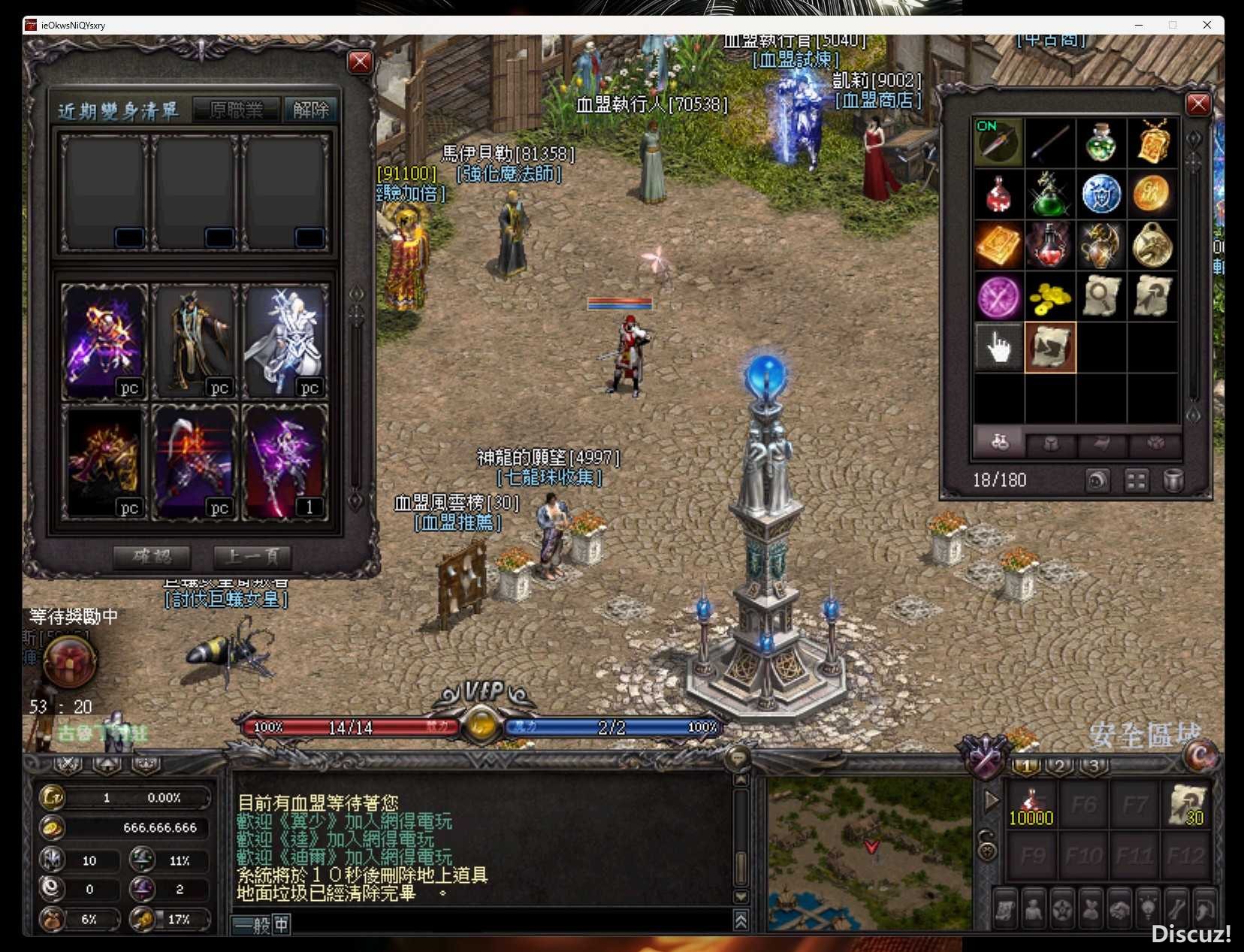Select the dark-robed mage transformation card
The height and width of the screenshot is (952, 1244).
point(195,342)
